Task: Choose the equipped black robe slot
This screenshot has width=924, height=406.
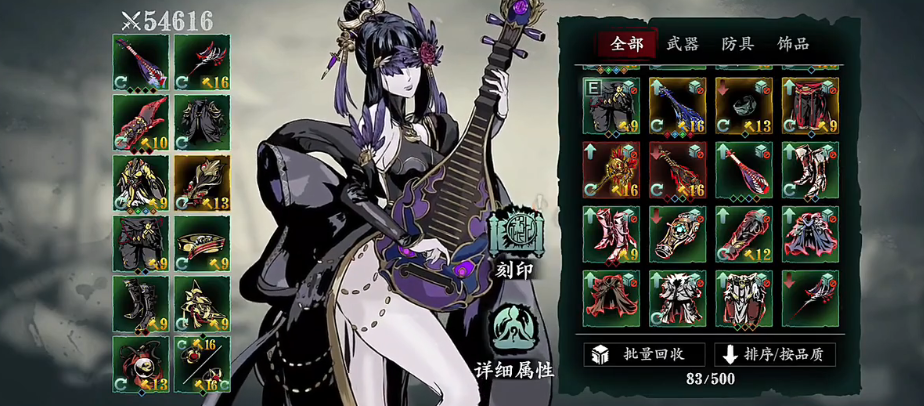Action: [x=201, y=123]
